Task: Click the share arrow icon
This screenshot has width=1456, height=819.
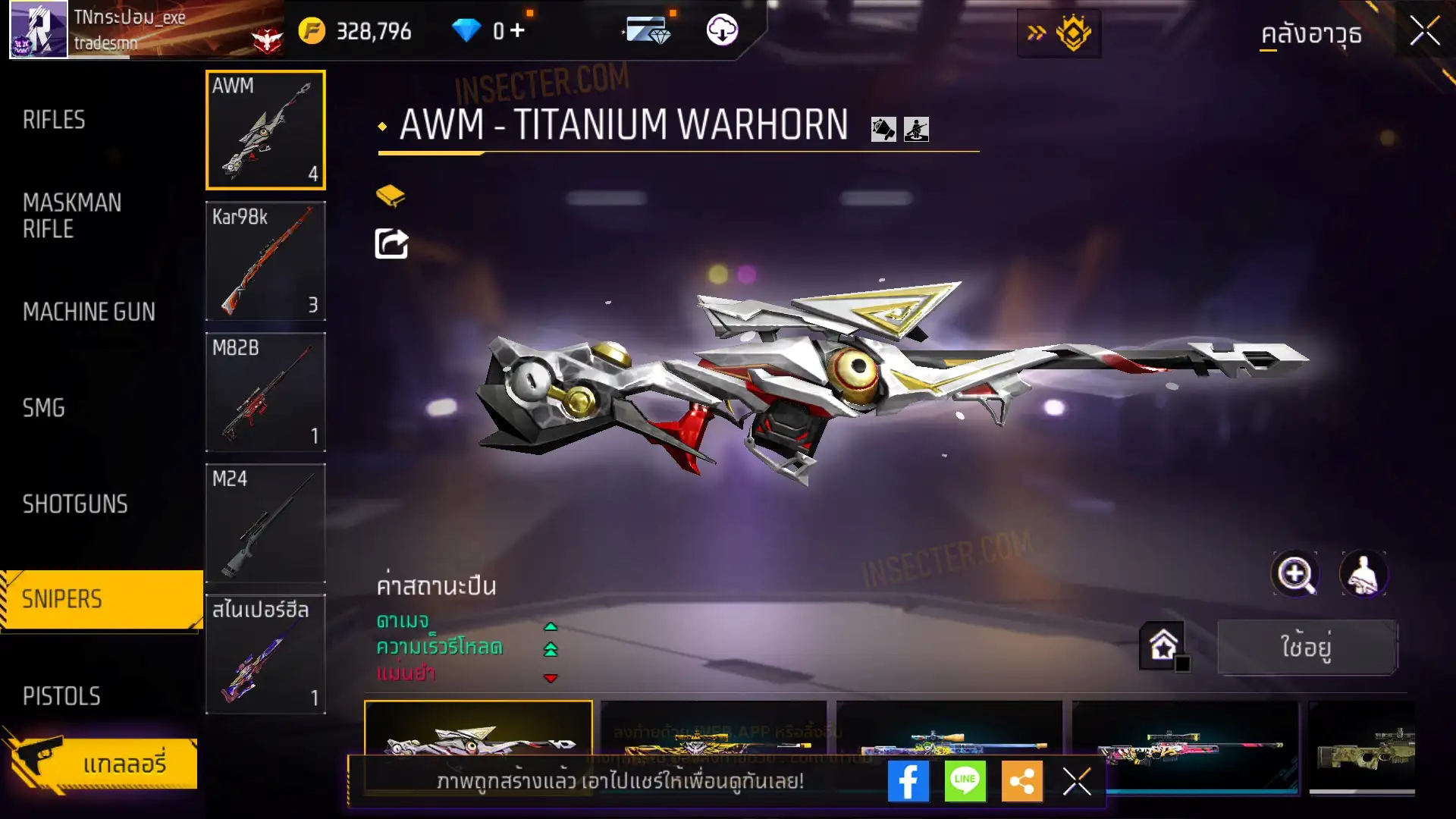Action: click(391, 244)
